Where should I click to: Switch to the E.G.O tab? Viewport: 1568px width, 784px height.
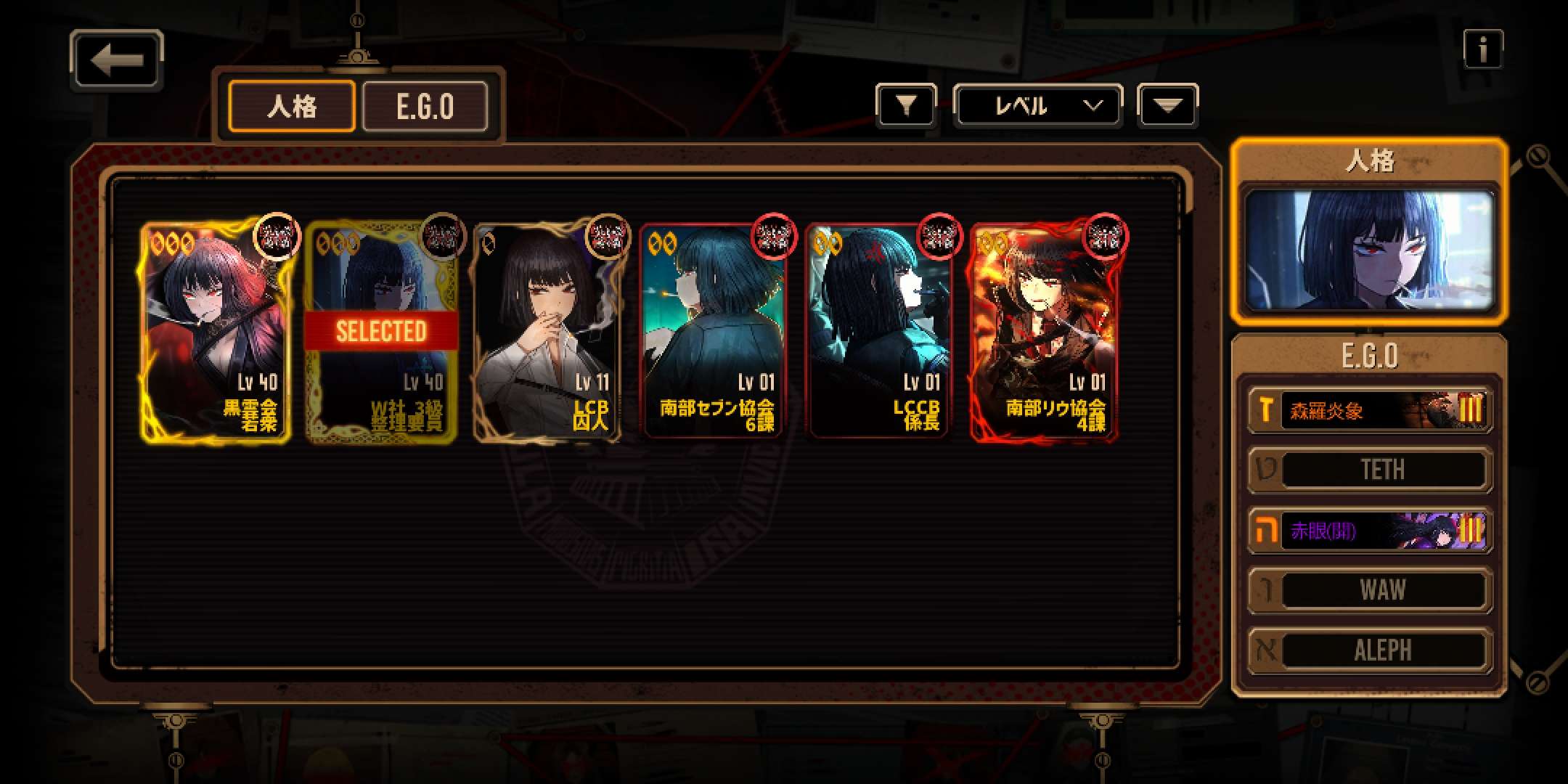pos(425,107)
